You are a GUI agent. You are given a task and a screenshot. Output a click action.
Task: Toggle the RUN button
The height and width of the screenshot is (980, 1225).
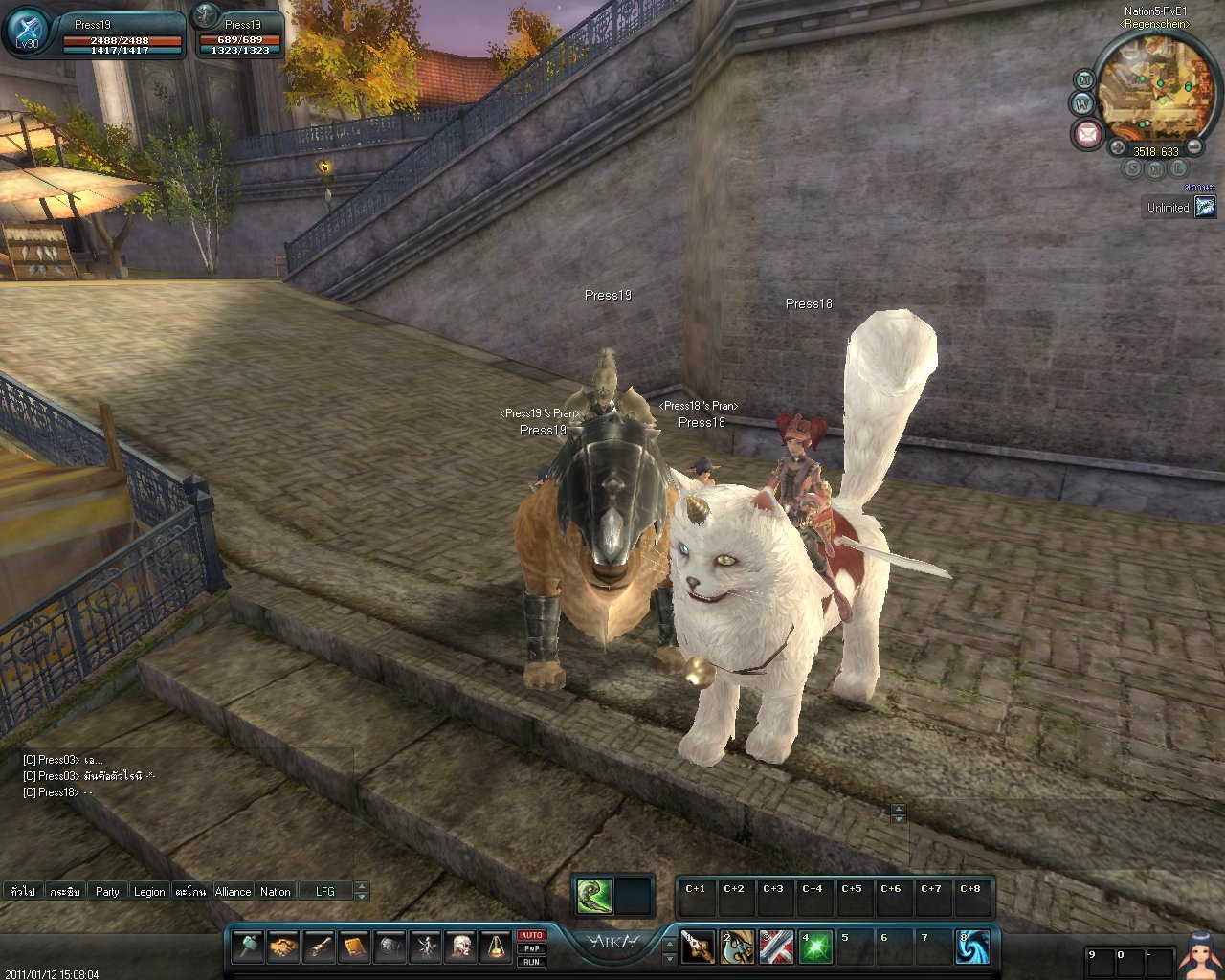(x=532, y=962)
